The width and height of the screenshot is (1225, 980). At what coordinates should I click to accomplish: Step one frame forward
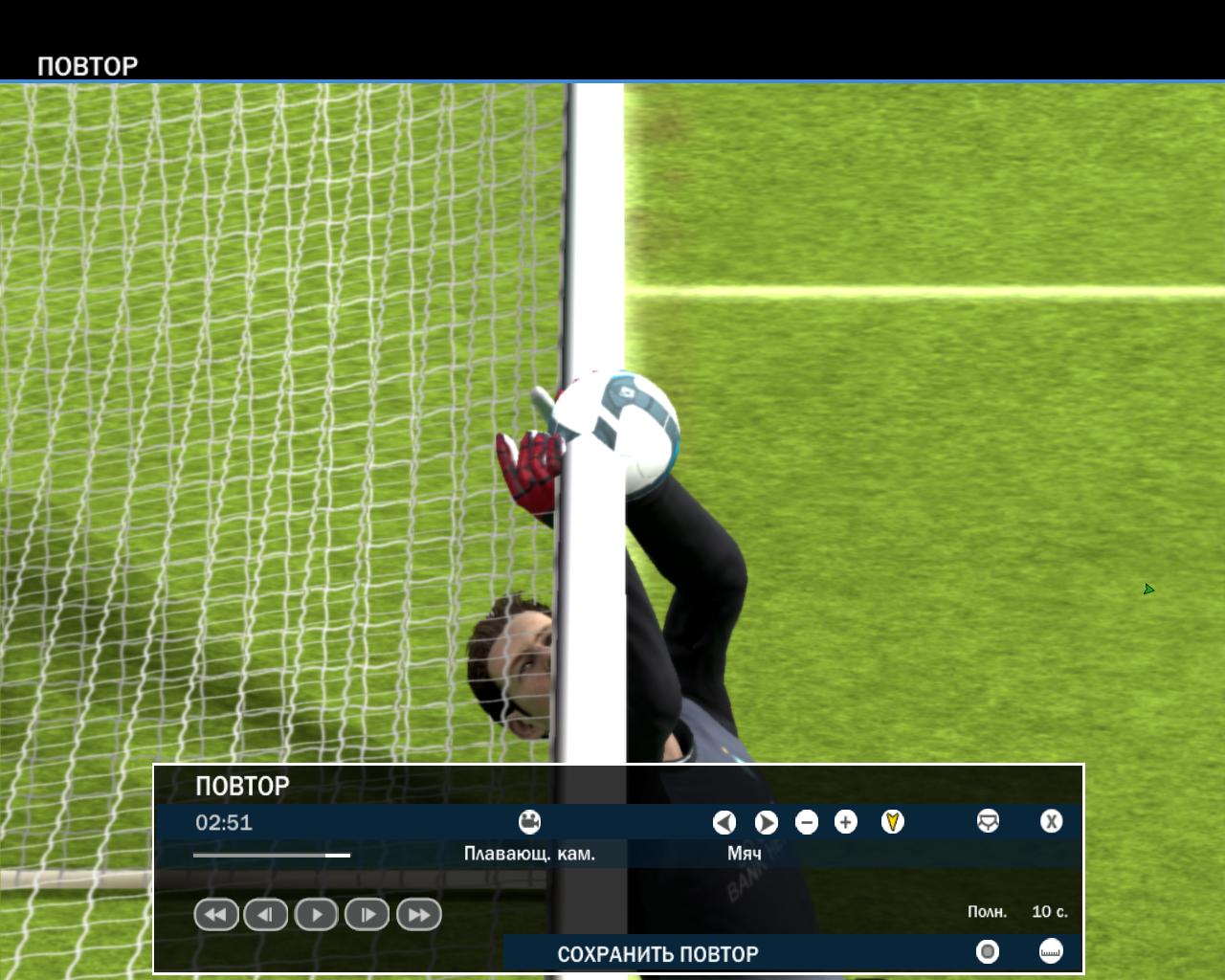click(367, 915)
